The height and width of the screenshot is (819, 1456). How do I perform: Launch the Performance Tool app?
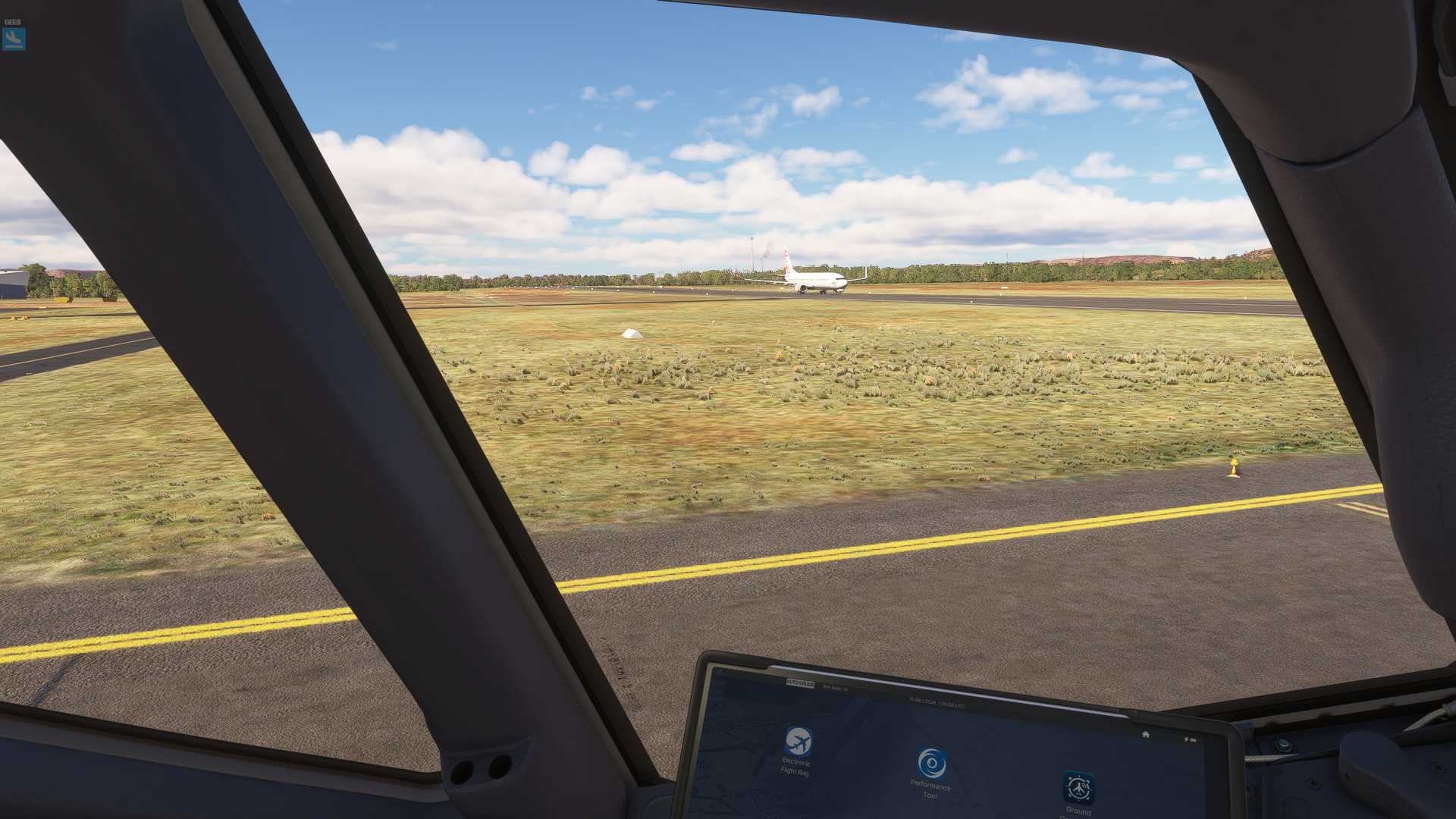931,764
